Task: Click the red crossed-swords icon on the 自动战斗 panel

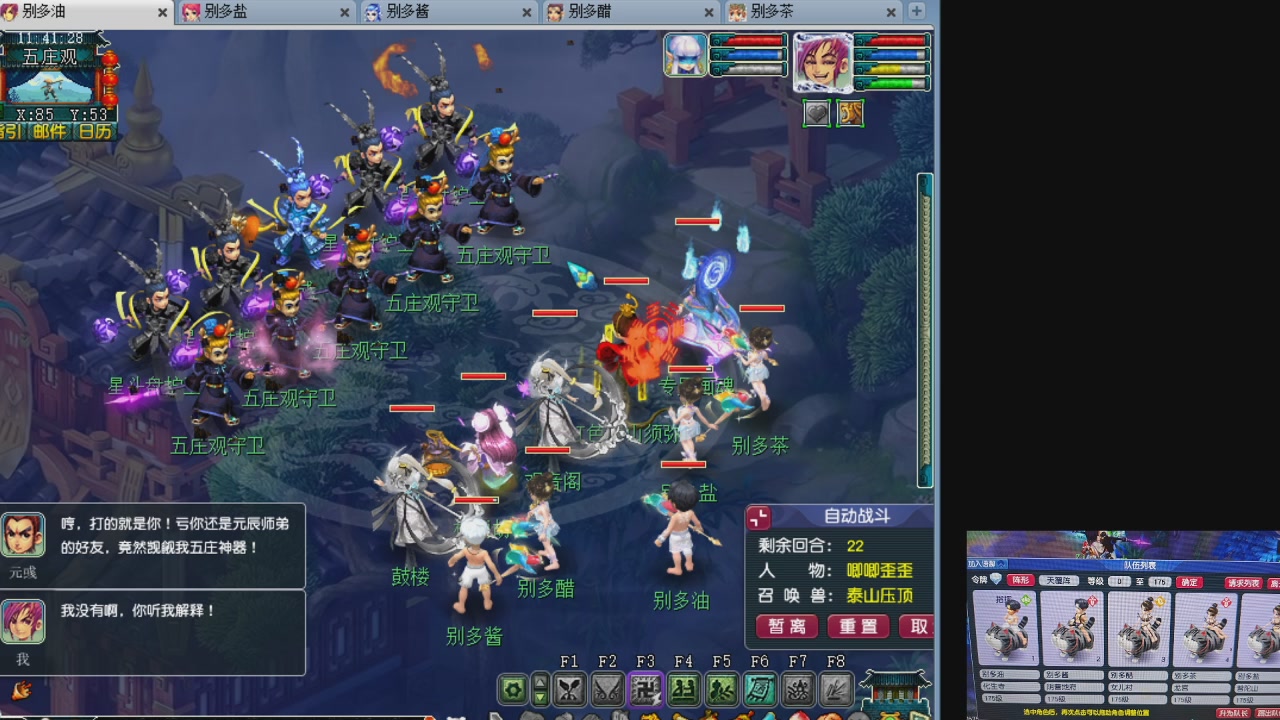Action: pos(758,517)
